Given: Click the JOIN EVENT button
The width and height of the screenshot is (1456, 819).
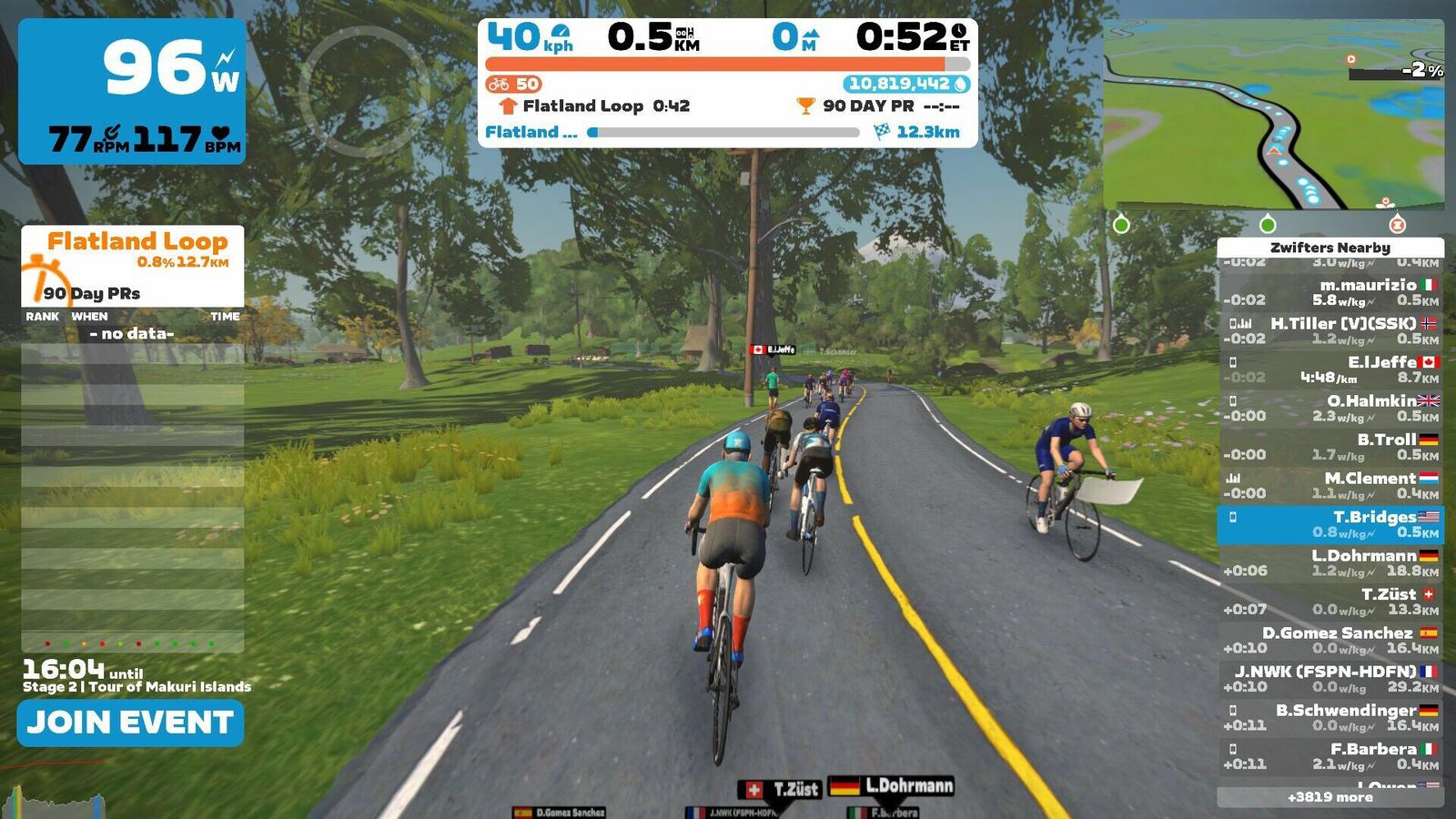Looking at the screenshot, I should tap(130, 723).
